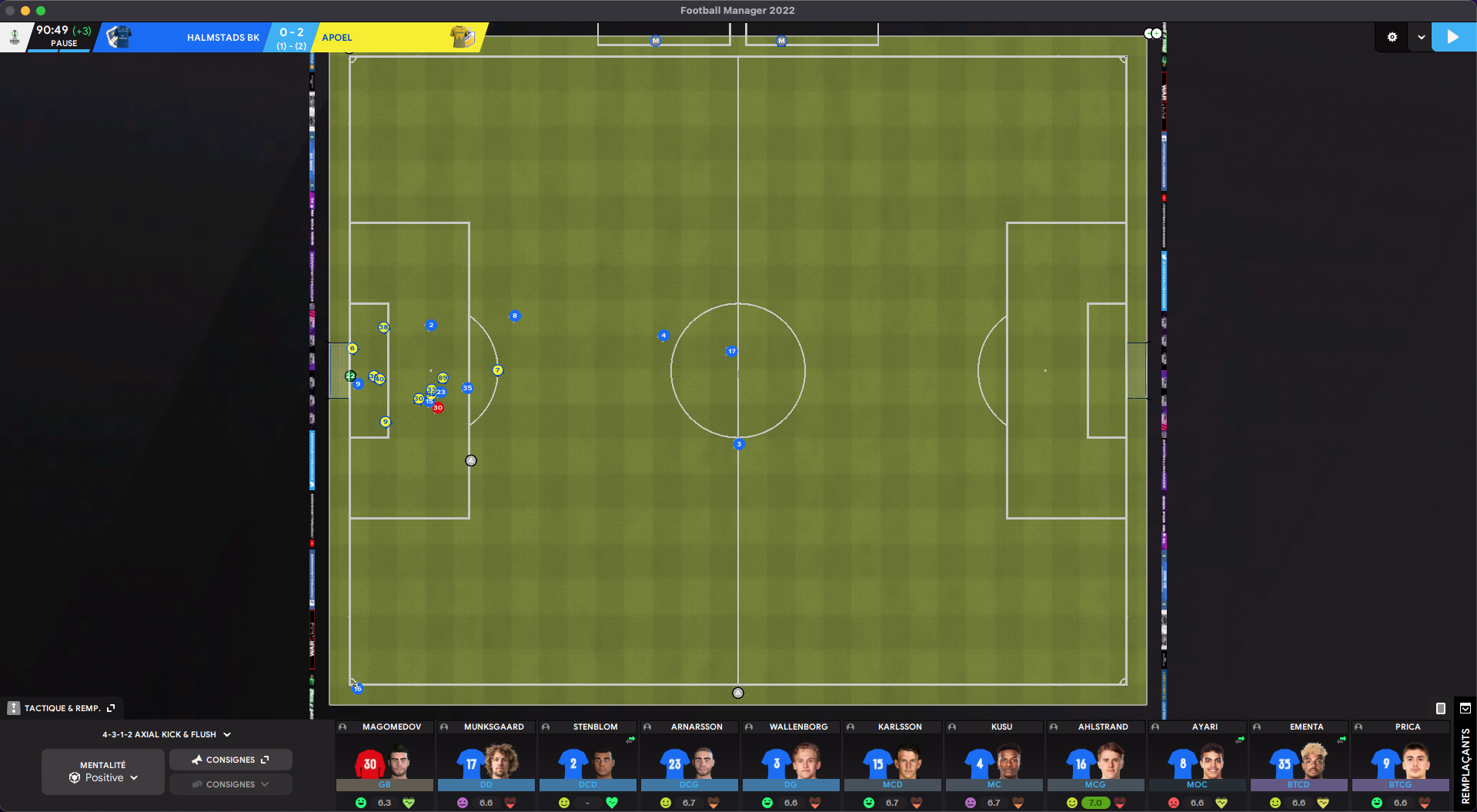The height and width of the screenshot is (812, 1477).
Task: Minimize the window with the yellow button
Action: tap(25, 11)
